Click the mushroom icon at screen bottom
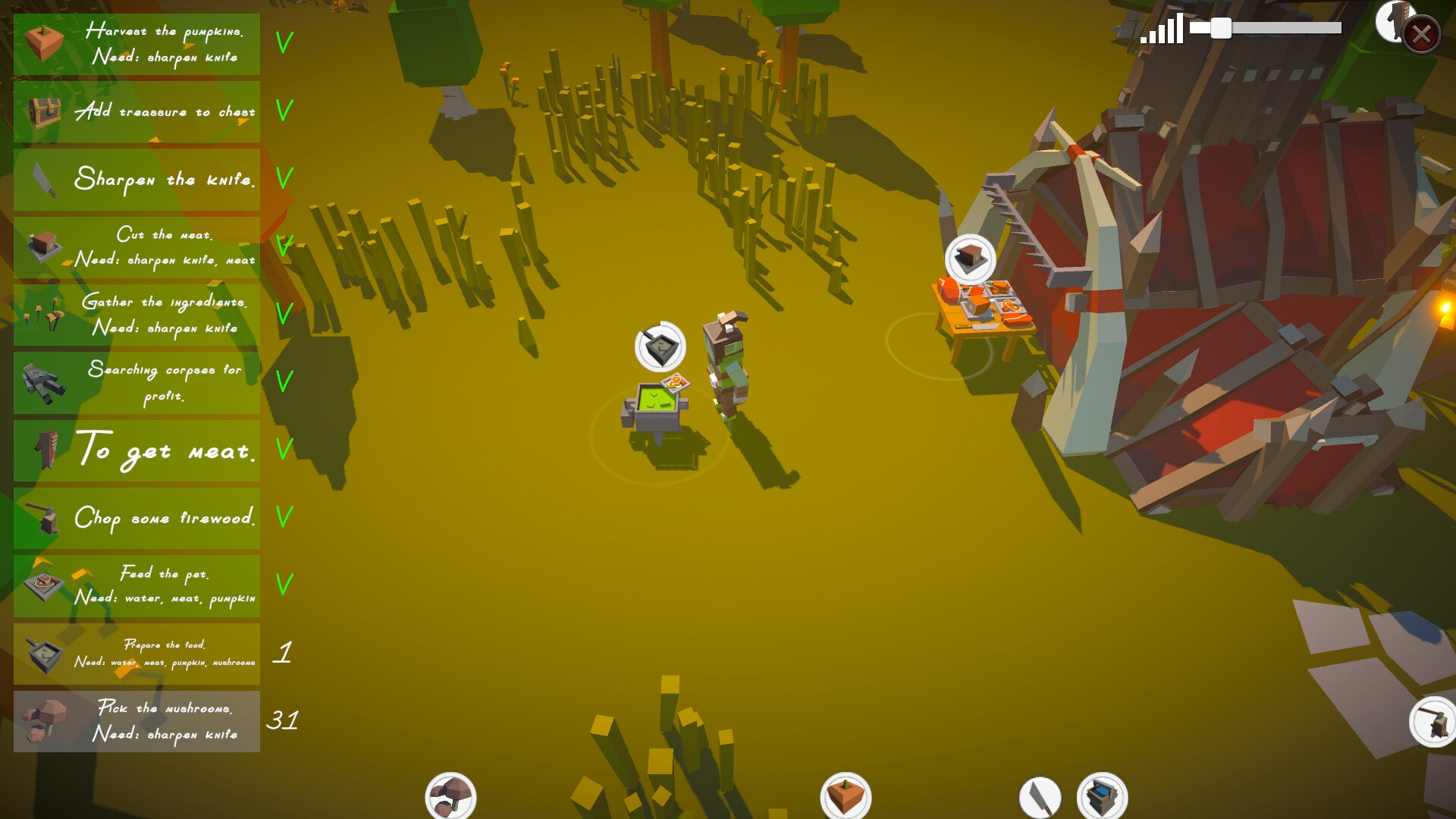1456x819 pixels. [450, 796]
